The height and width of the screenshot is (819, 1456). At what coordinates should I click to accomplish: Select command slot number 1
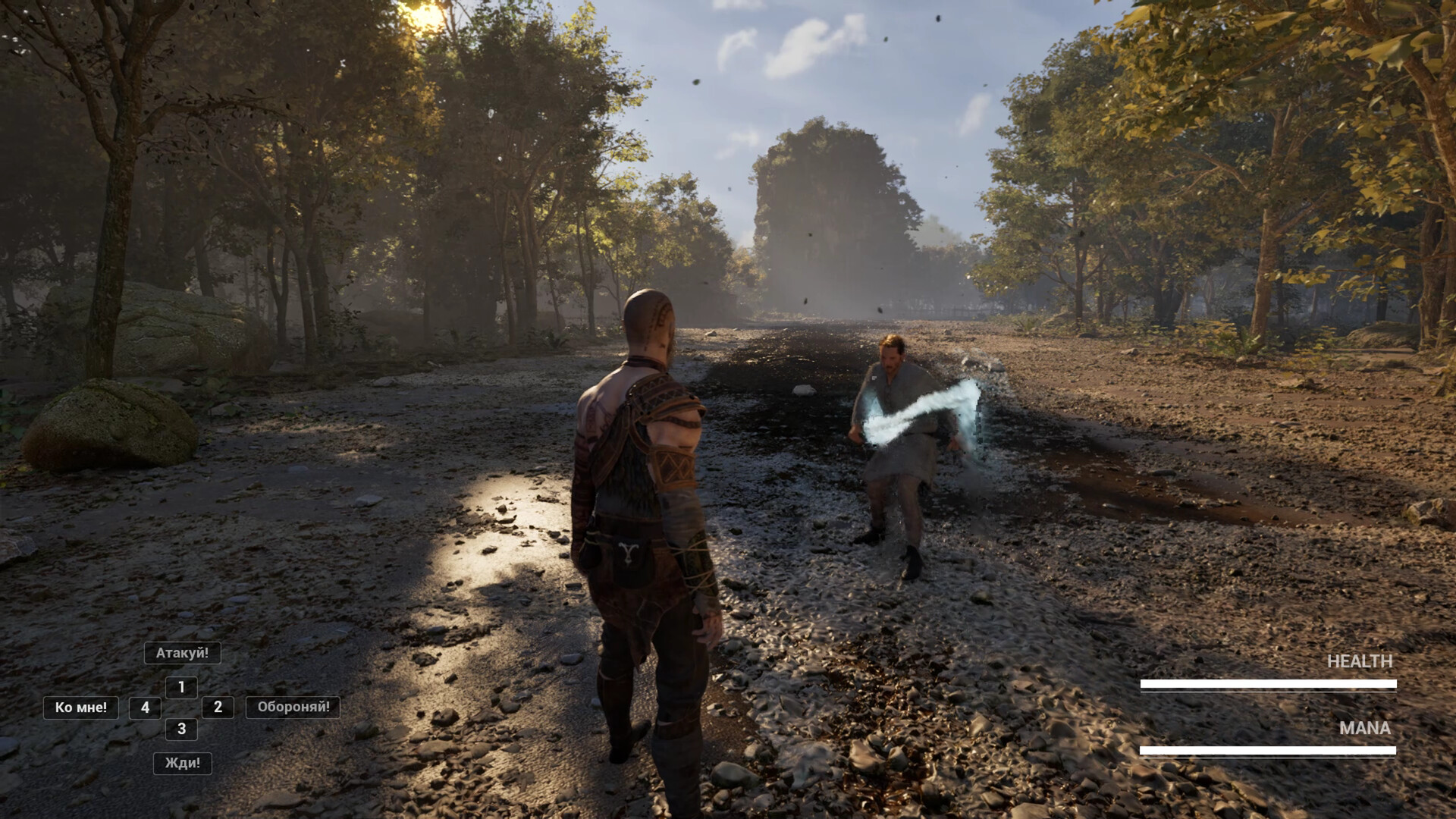(x=181, y=688)
